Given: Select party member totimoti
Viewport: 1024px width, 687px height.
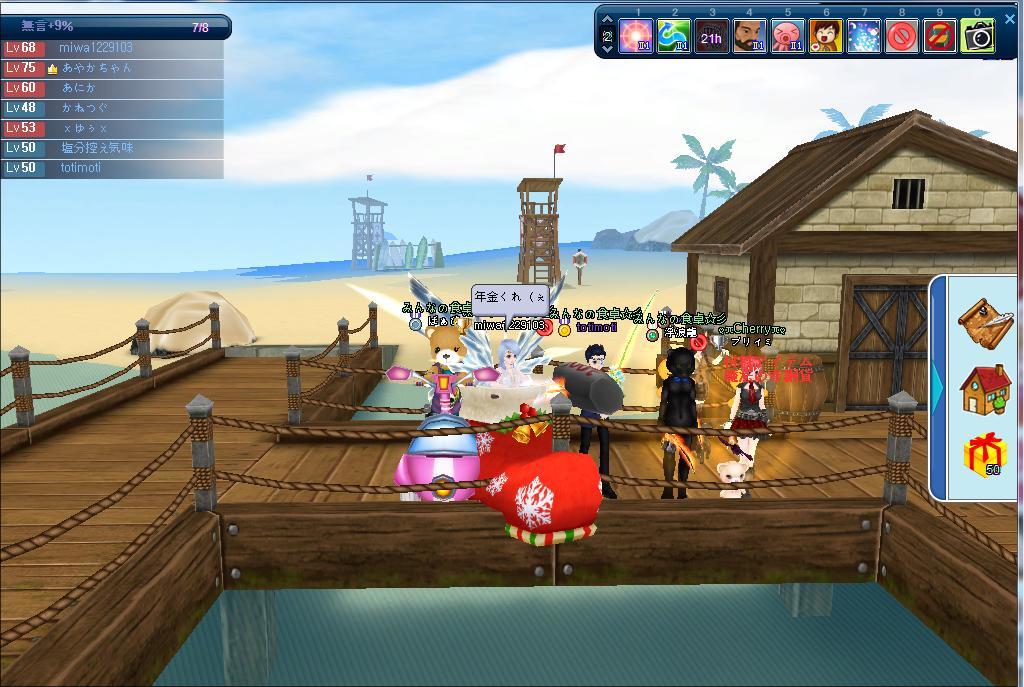Looking at the screenshot, I should (80, 168).
